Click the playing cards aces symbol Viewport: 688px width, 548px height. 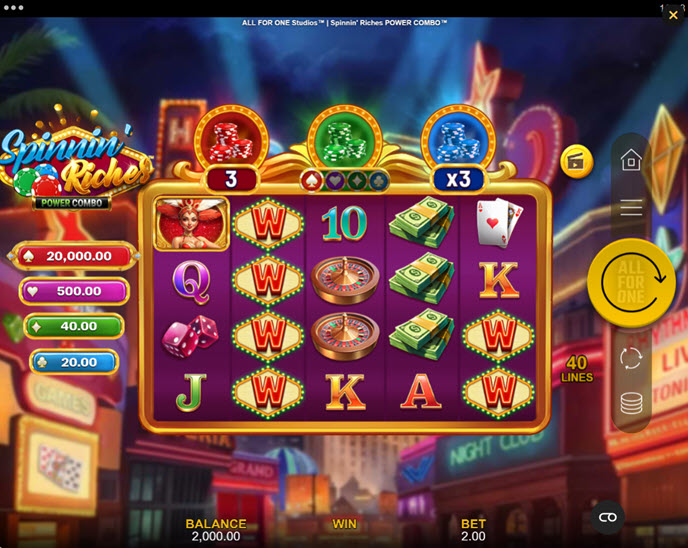(497, 223)
